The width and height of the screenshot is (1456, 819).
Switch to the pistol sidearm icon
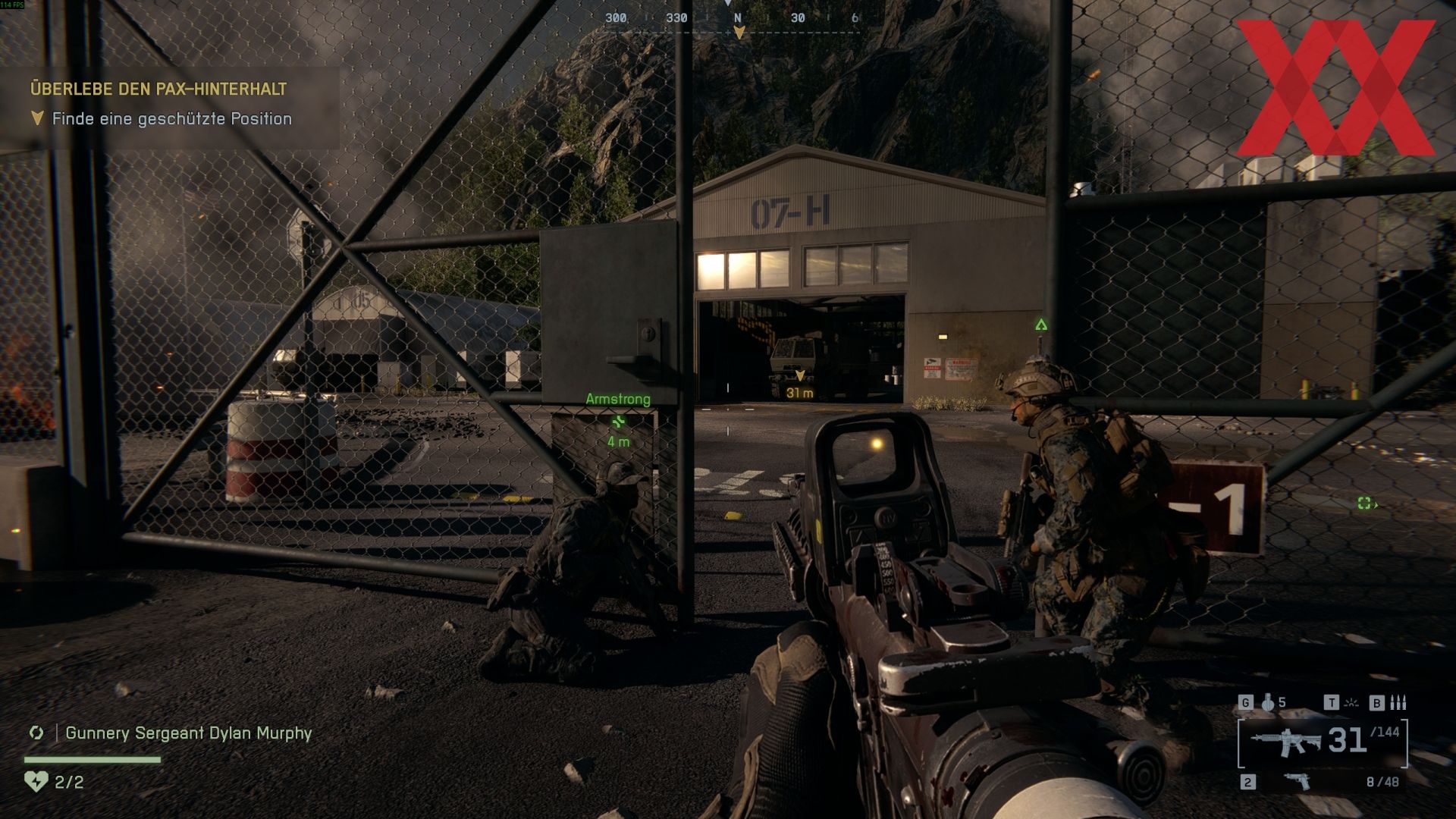(1298, 781)
